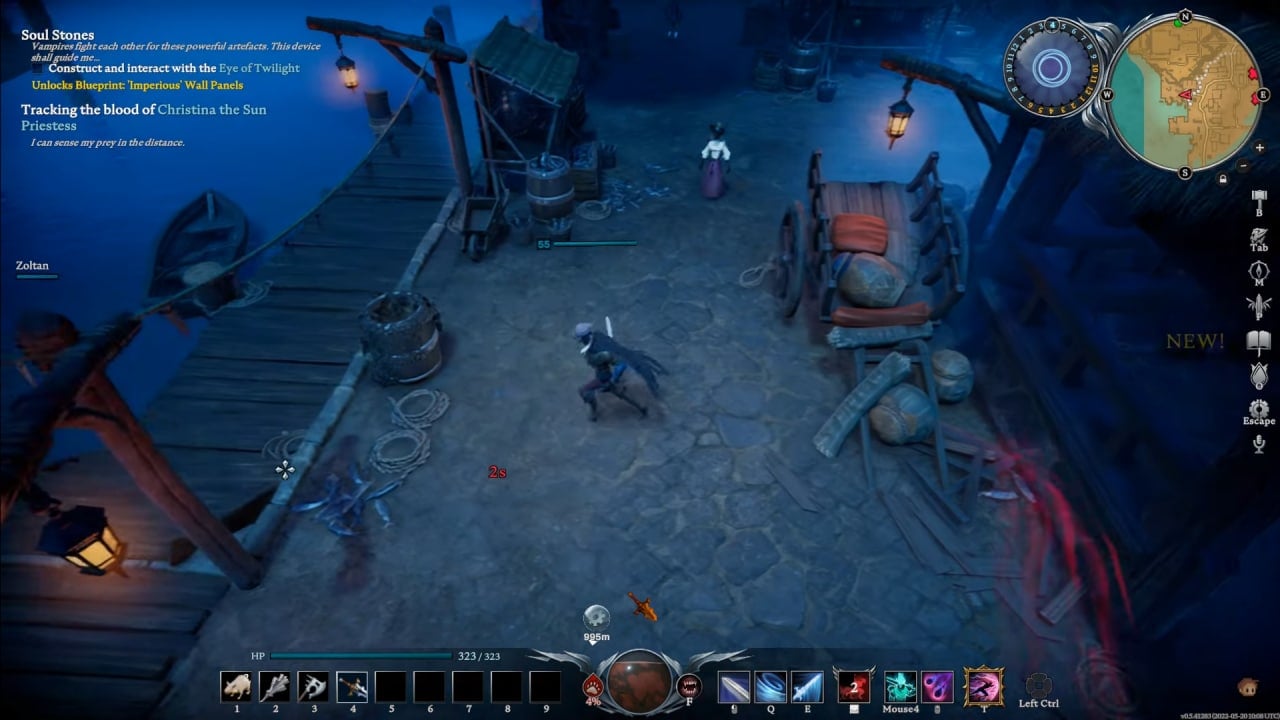Image resolution: width=1280 pixels, height=720 pixels.
Task: Cast the teal spectral figure spell
Action: click(900, 687)
